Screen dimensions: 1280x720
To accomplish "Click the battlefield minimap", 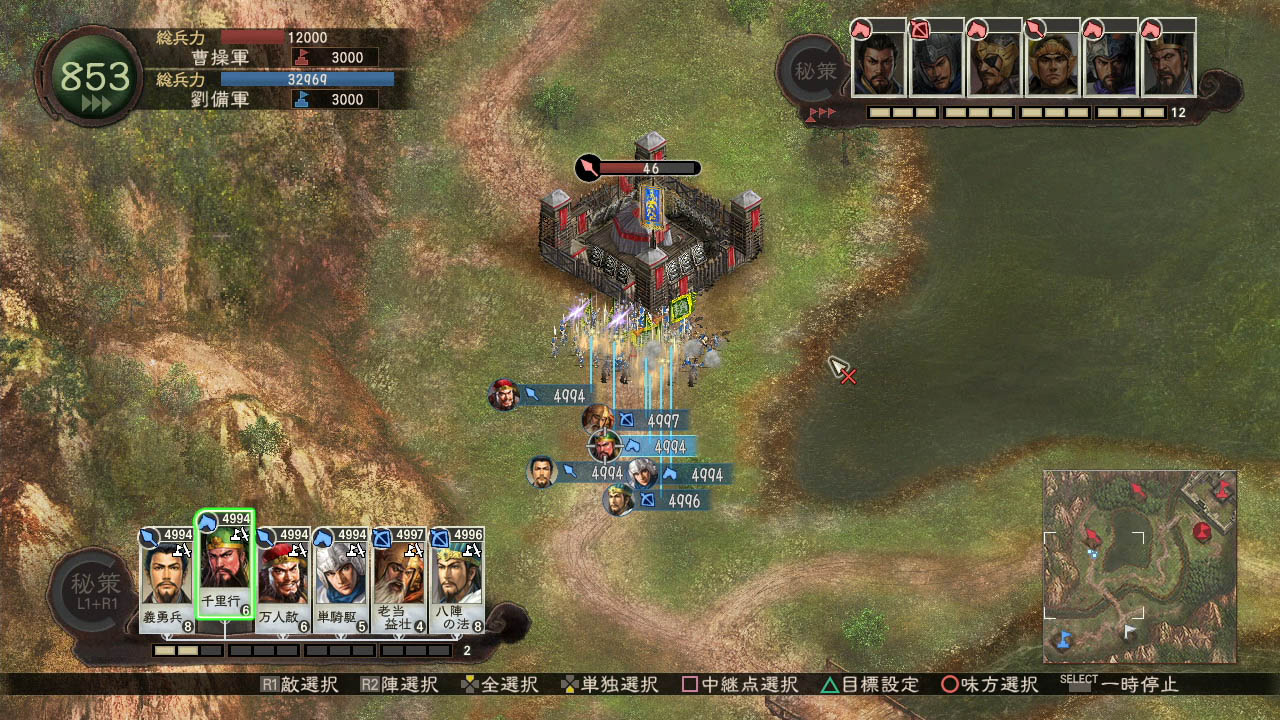I will tap(1140, 566).
